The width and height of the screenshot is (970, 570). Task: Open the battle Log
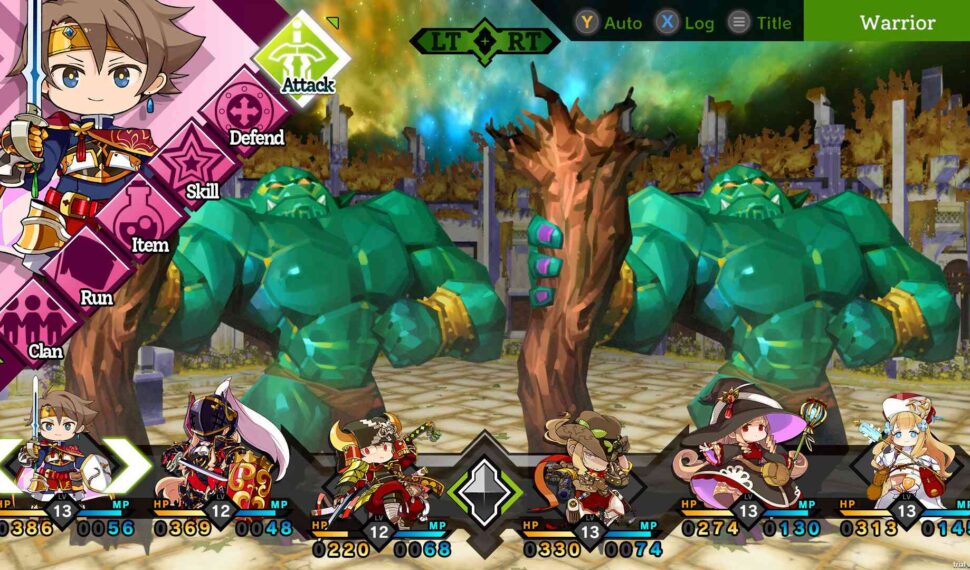pos(685,22)
